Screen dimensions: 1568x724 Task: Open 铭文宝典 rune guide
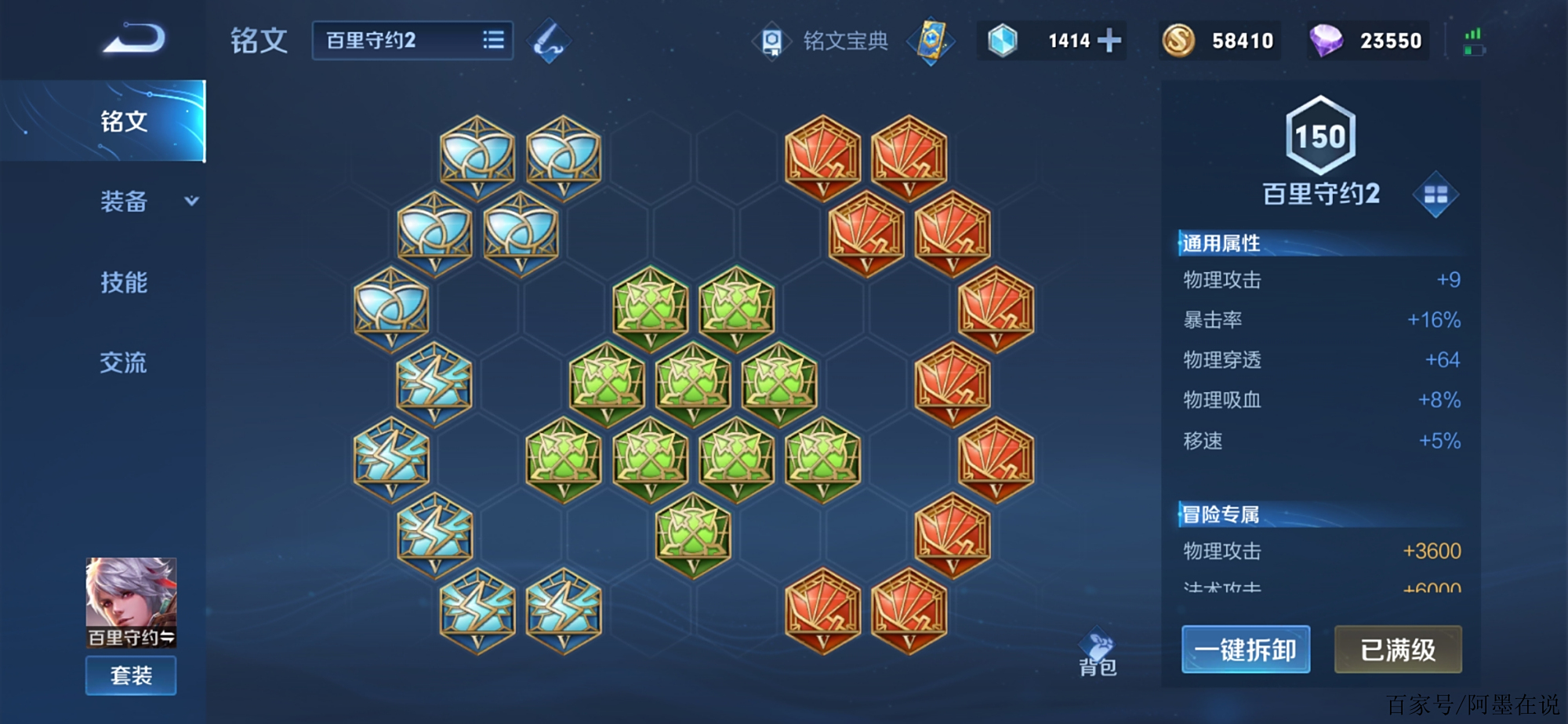coord(822,41)
